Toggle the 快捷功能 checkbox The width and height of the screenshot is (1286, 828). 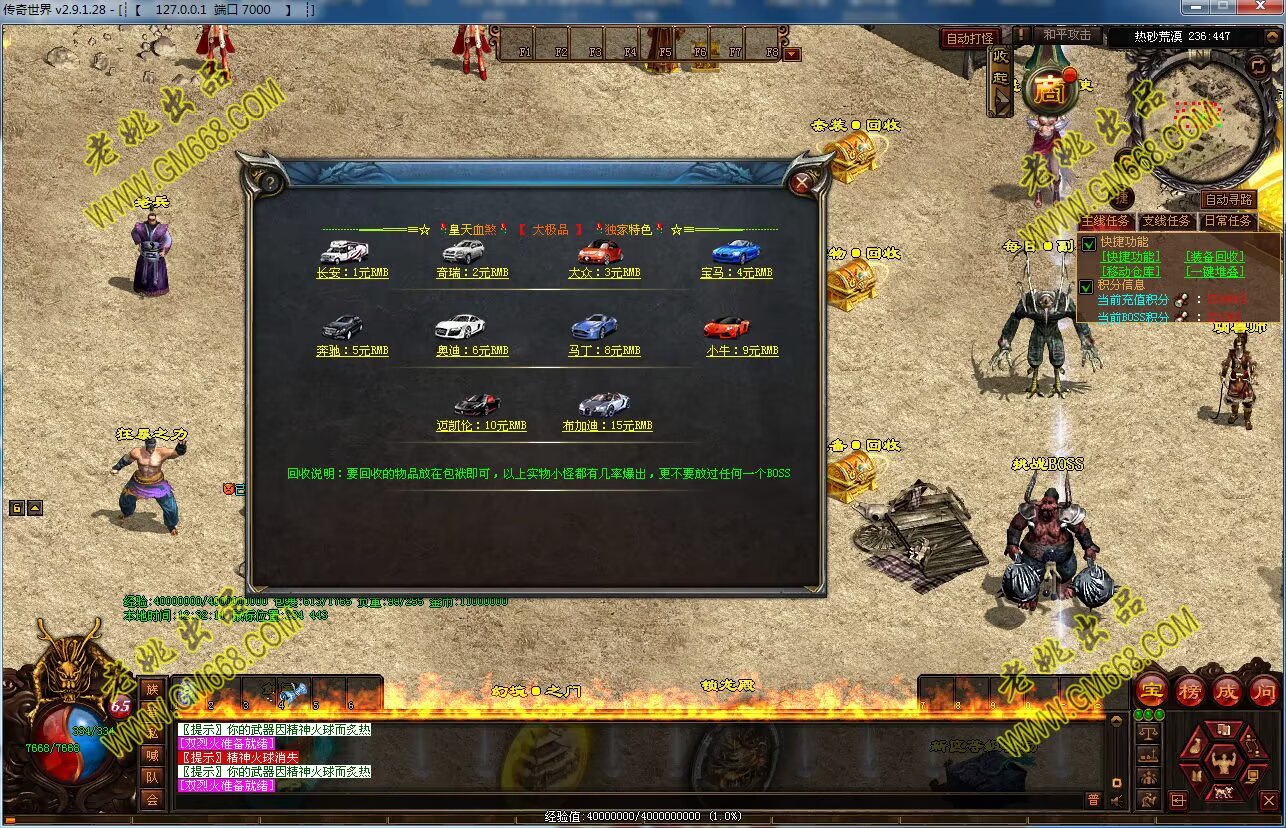pyautogui.click(x=1088, y=243)
